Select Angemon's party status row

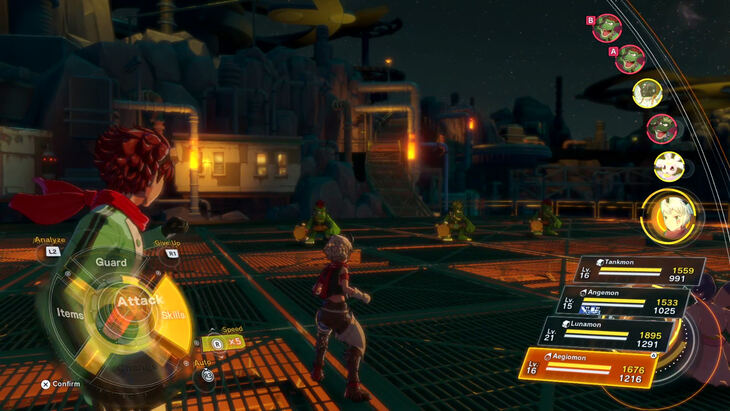[624, 300]
